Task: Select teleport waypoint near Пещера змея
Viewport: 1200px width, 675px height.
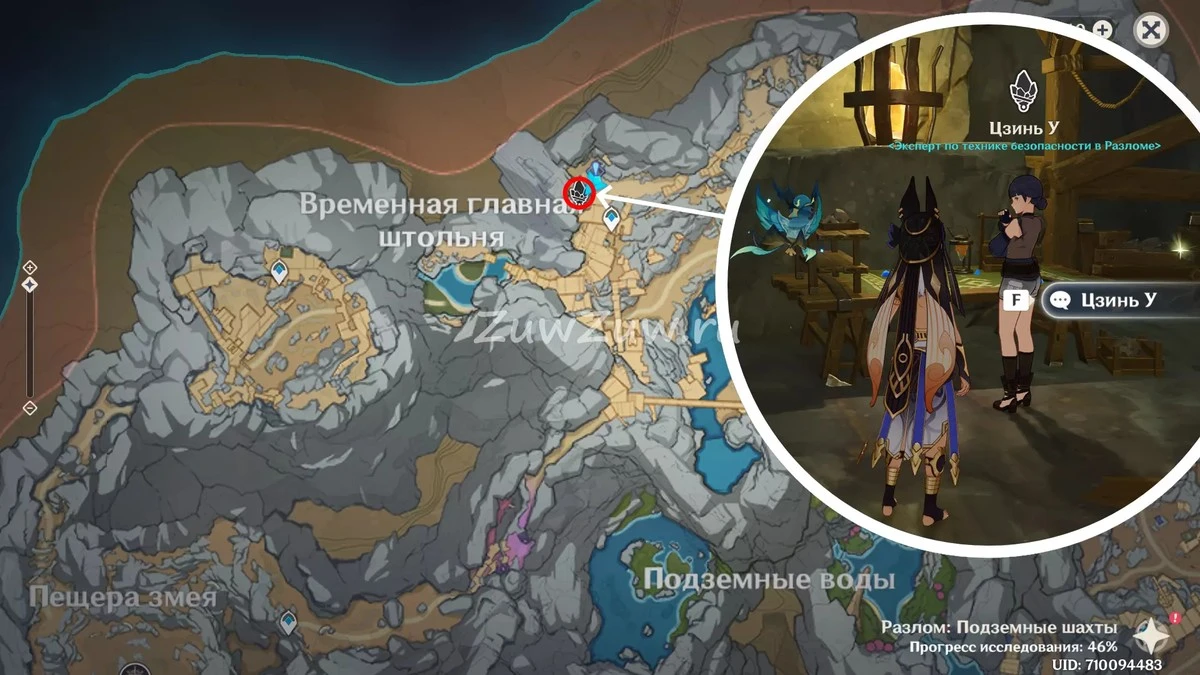Action: [289, 622]
